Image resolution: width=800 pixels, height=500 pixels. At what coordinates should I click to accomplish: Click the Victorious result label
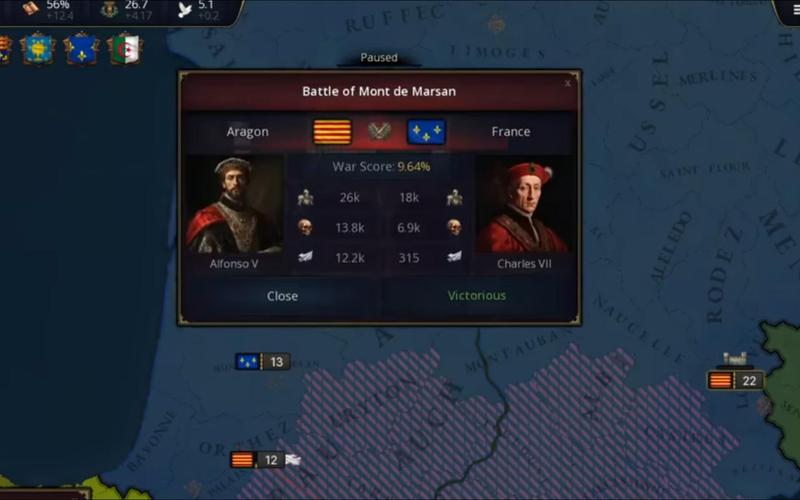click(477, 296)
